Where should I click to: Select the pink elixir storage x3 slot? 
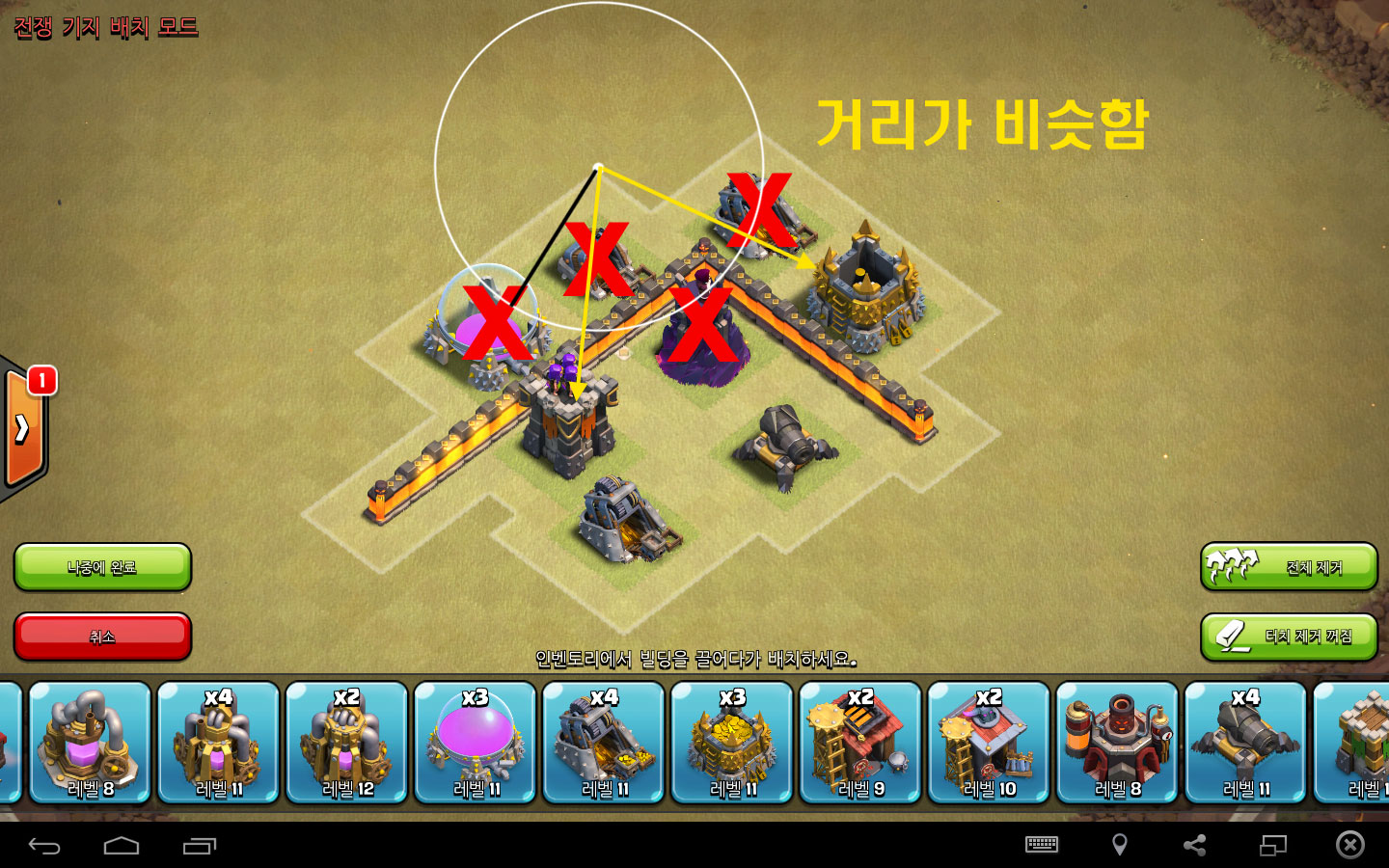pos(476,743)
